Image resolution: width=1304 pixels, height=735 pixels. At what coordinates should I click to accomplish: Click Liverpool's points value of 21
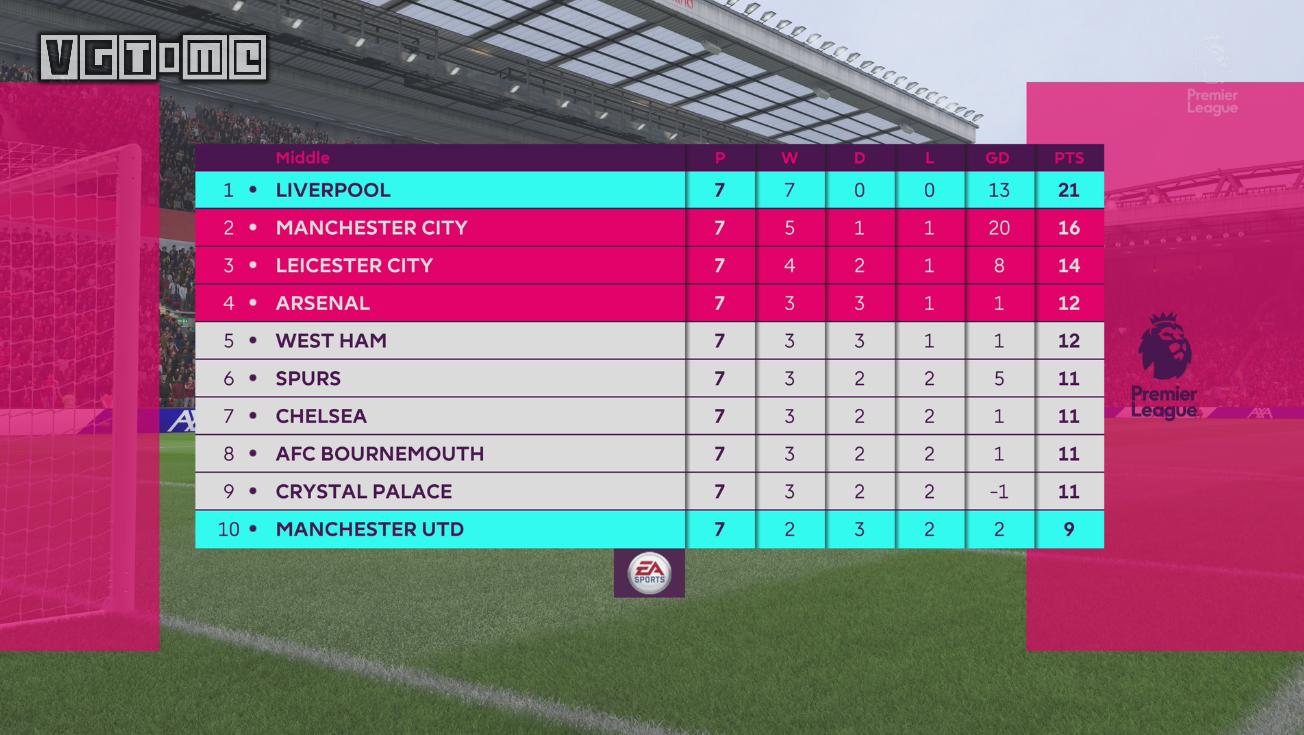(1069, 189)
